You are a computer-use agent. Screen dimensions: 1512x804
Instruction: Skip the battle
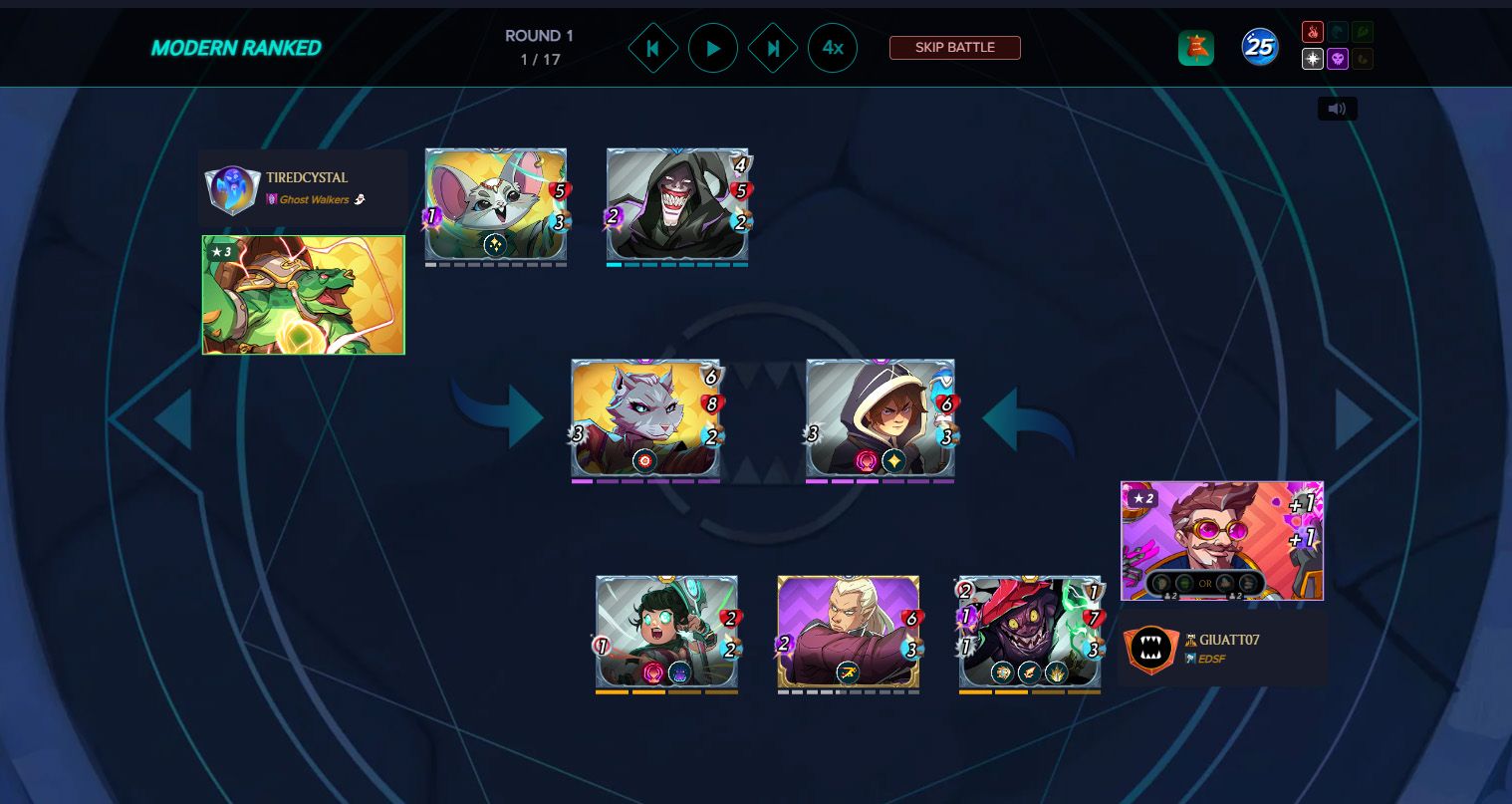coord(954,48)
